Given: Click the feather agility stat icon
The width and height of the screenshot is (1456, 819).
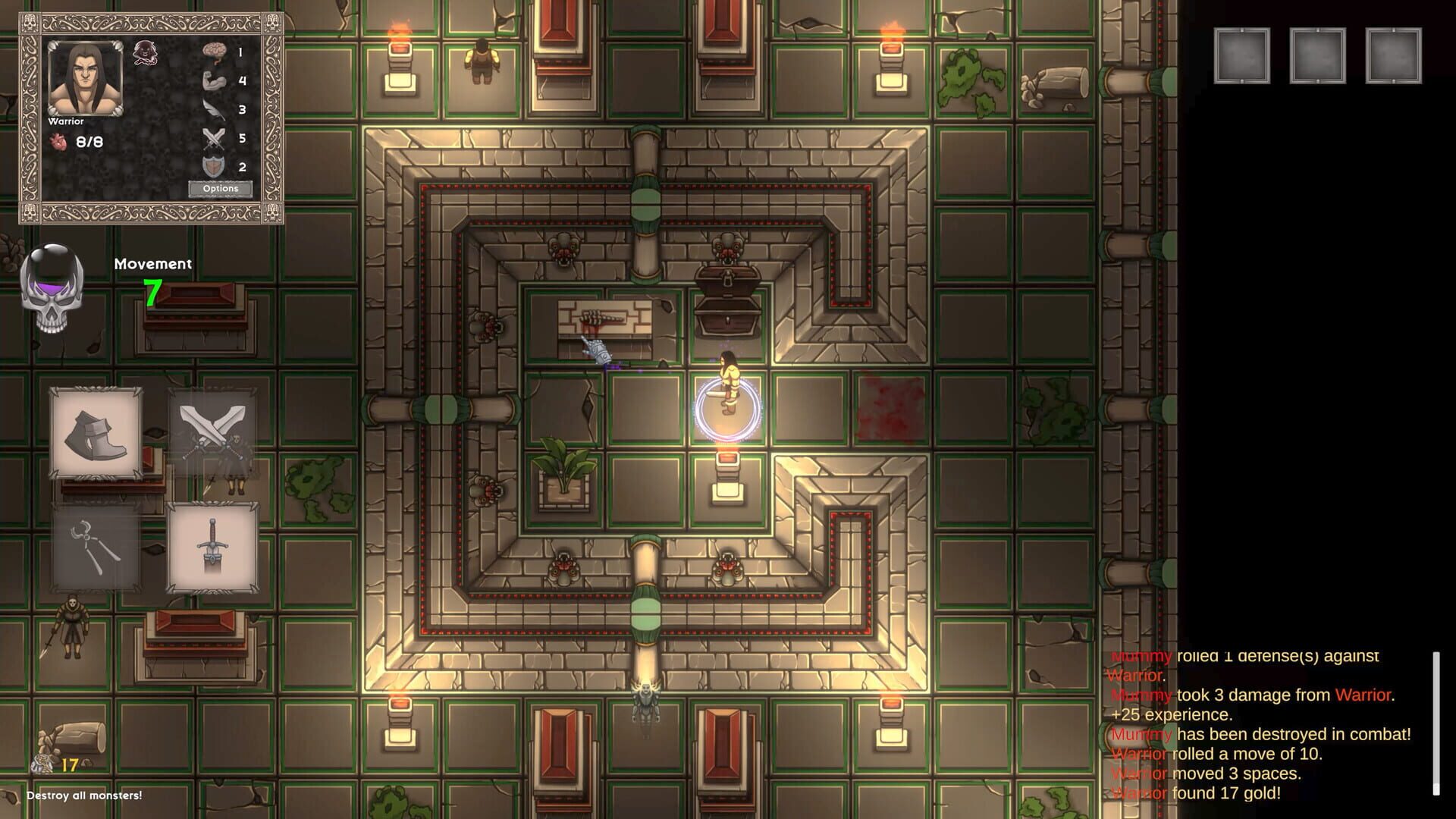Looking at the screenshot, I should [x=216, y=108].
